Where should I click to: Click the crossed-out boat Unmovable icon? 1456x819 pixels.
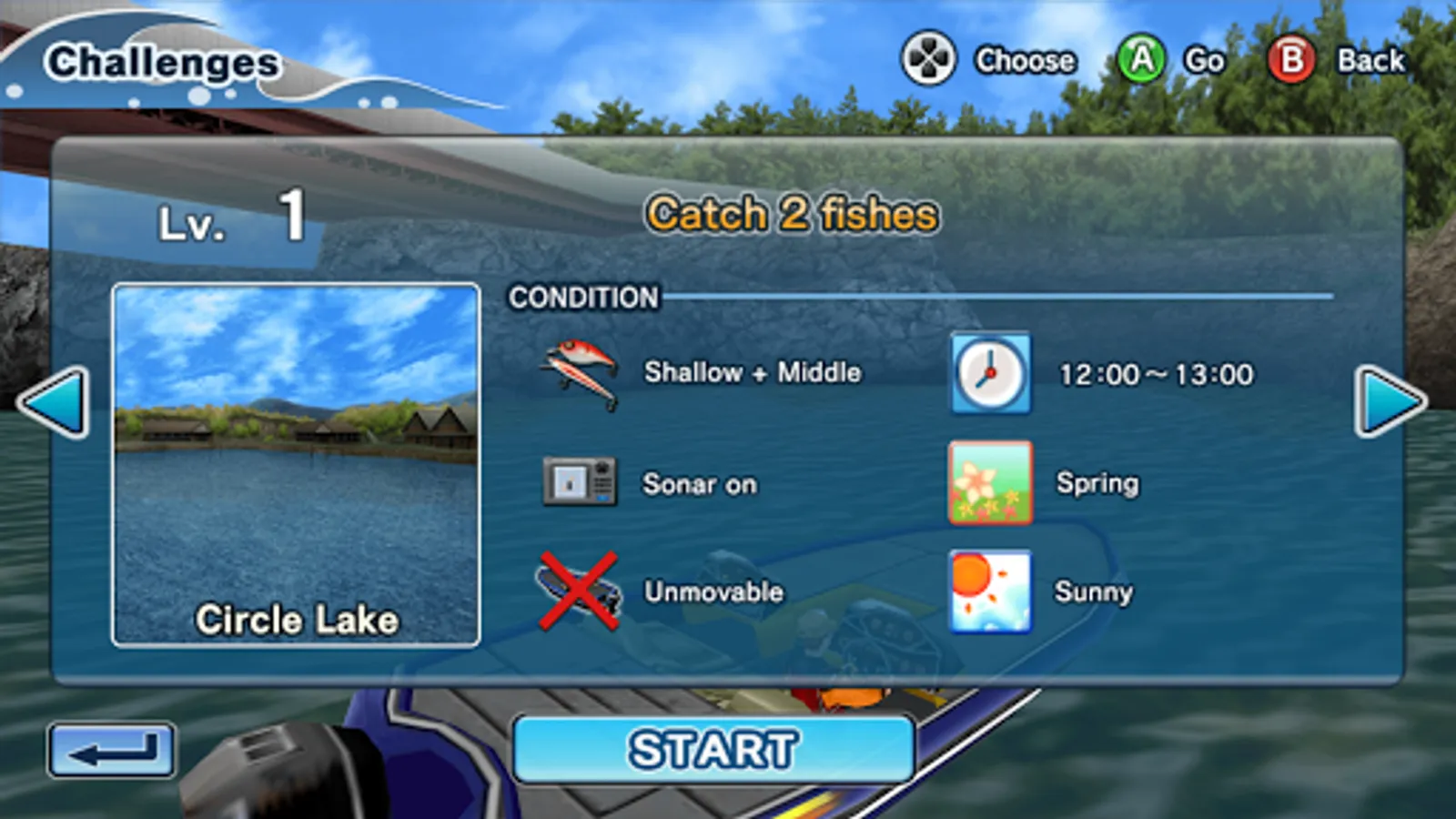[580, 591]
